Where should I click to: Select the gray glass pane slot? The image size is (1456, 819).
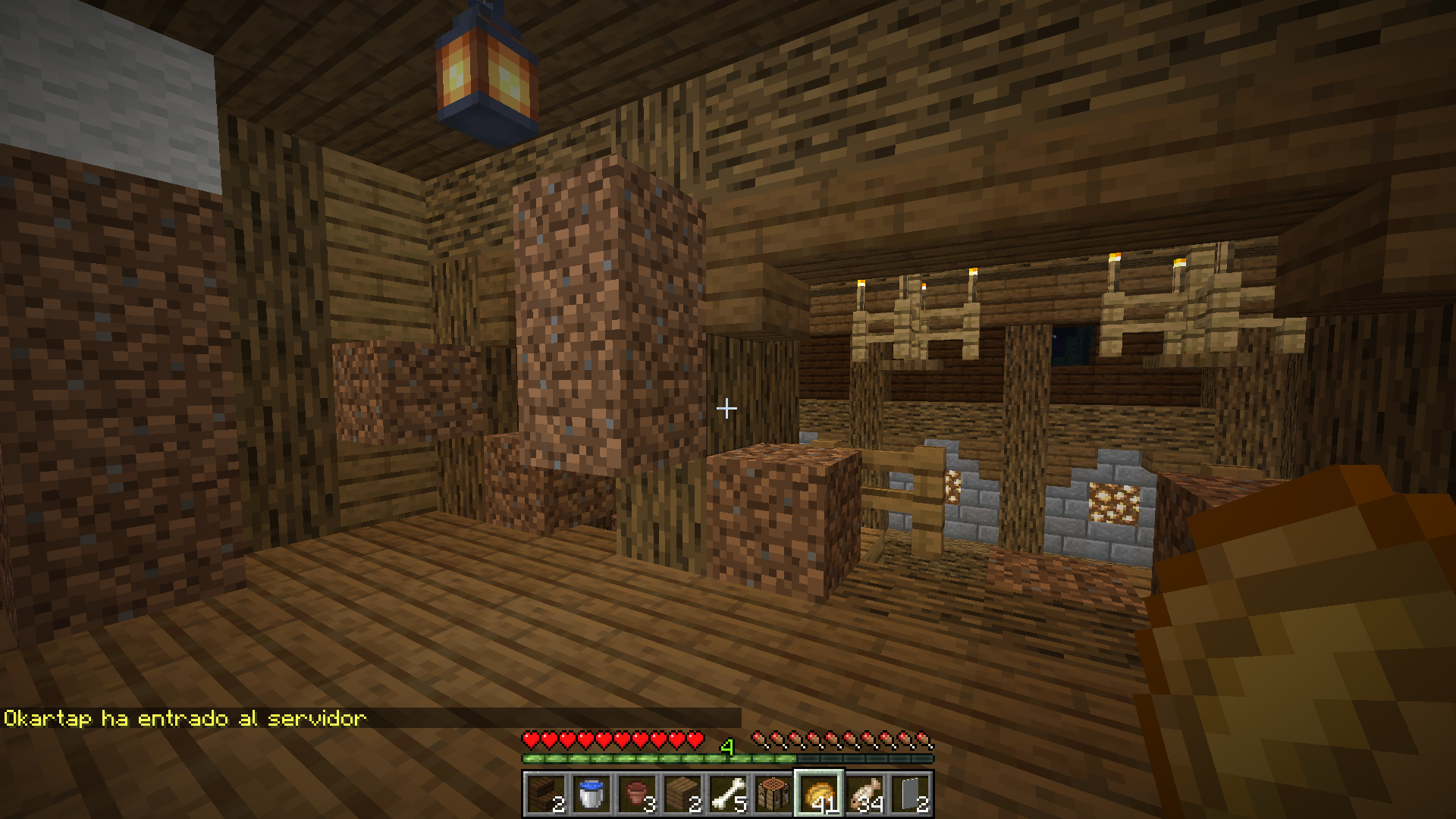coord(910,794)
